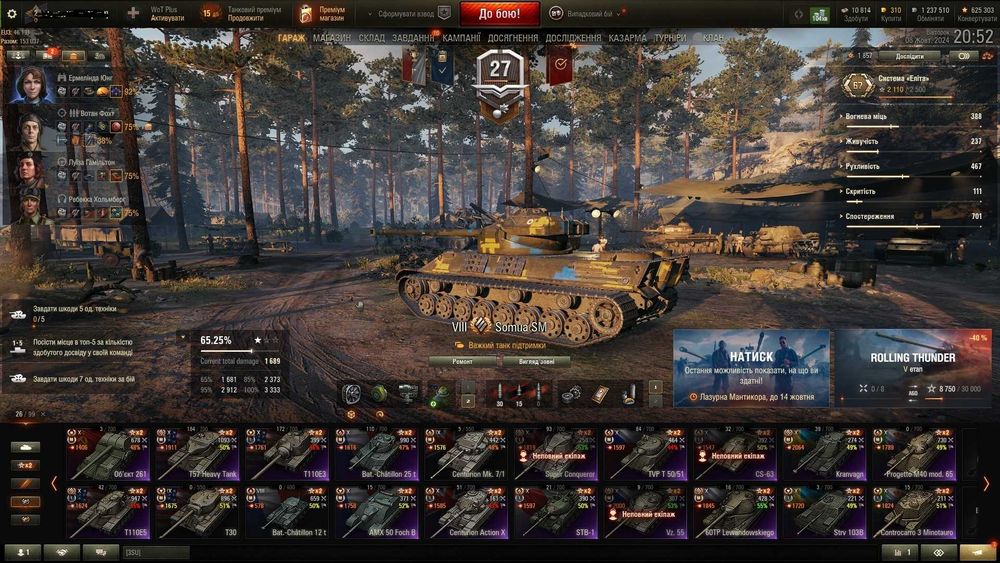Start battle with the До бою! button
Screen dimensions: 1000x563
pos(499,13)
